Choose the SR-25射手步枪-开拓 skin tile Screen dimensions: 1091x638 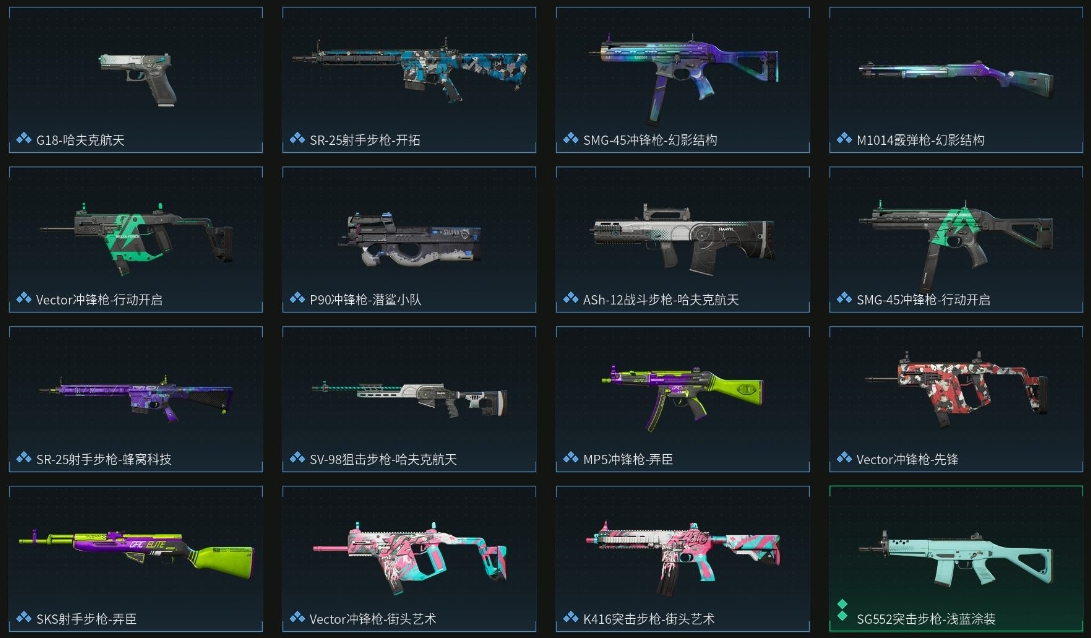tap(409, 80)
